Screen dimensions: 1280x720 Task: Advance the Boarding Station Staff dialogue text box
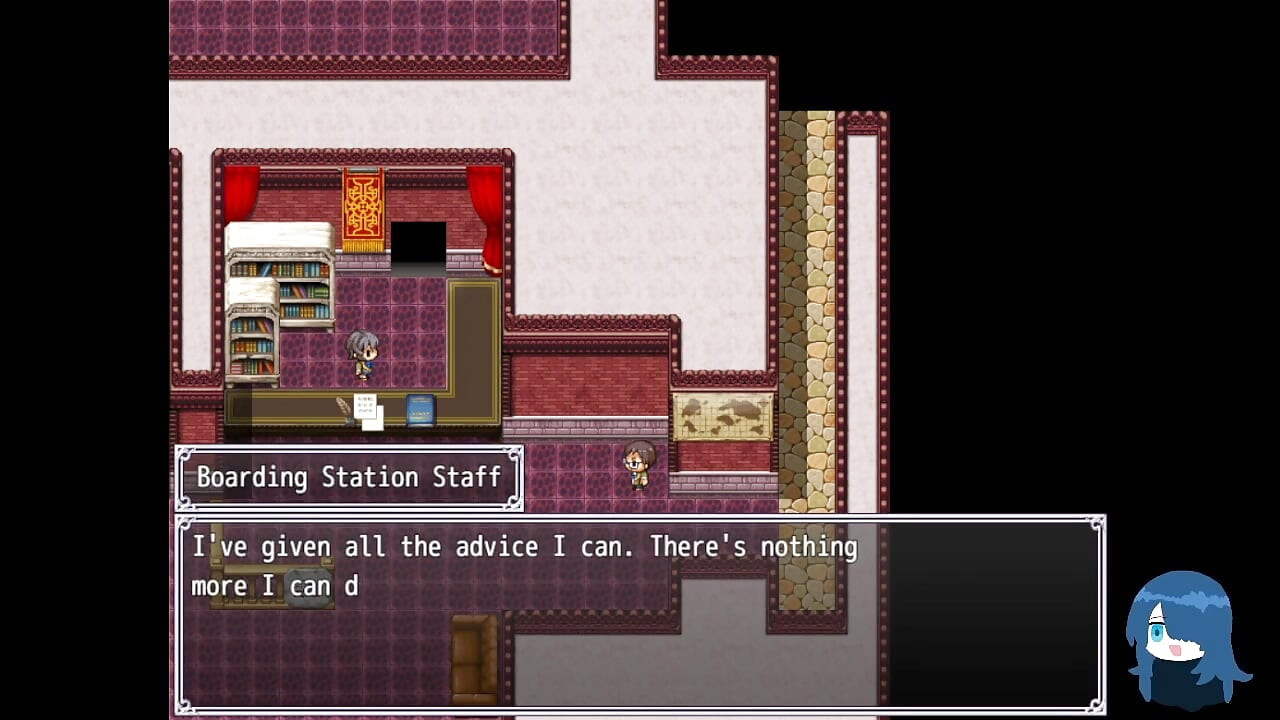pos(640,612)
